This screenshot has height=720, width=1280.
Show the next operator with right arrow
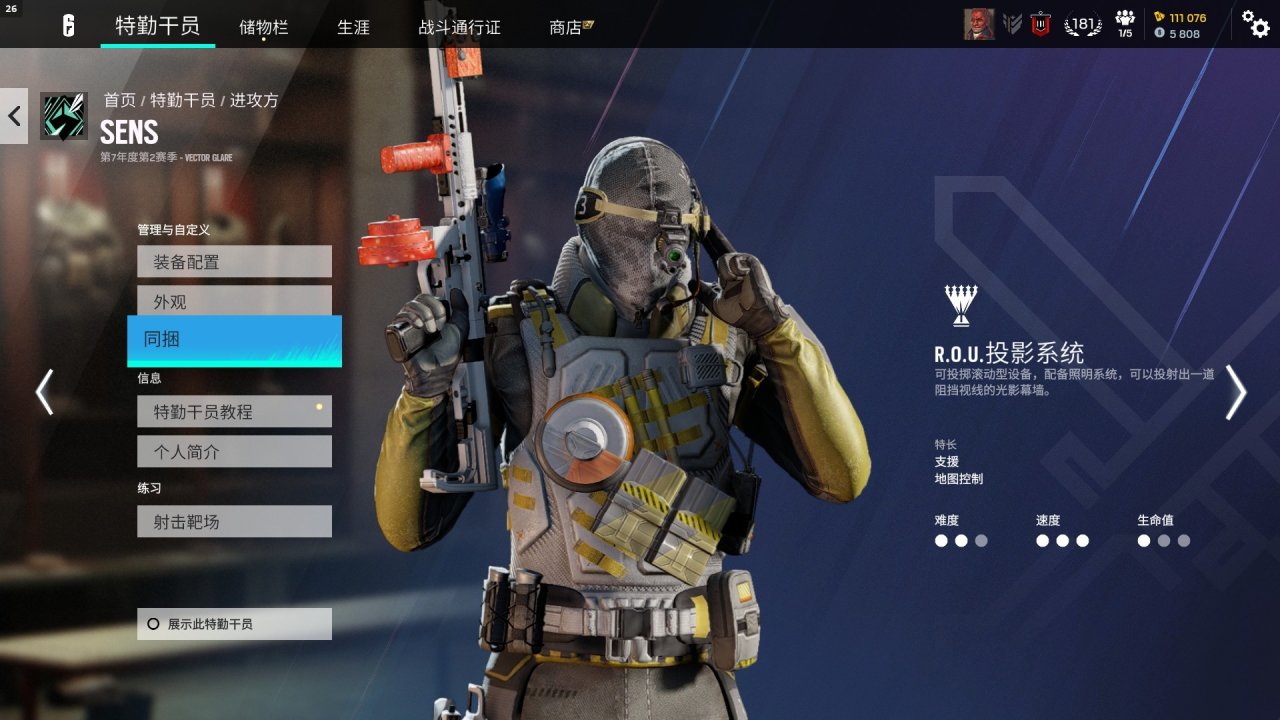pyautogui.click(x=1236, y=392)
